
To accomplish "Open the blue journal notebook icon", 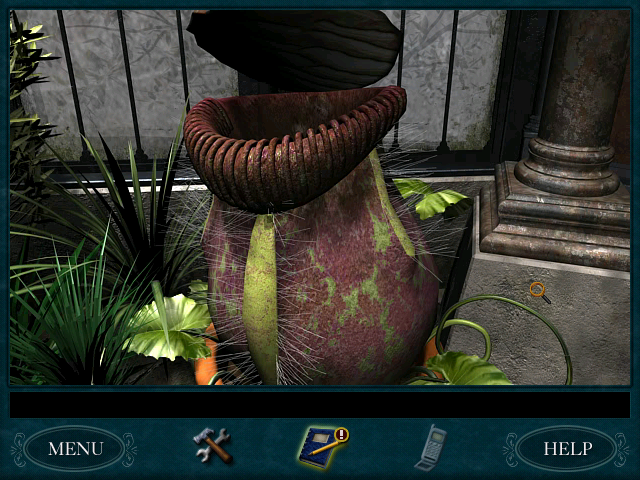I will click(x=321, y=446).
